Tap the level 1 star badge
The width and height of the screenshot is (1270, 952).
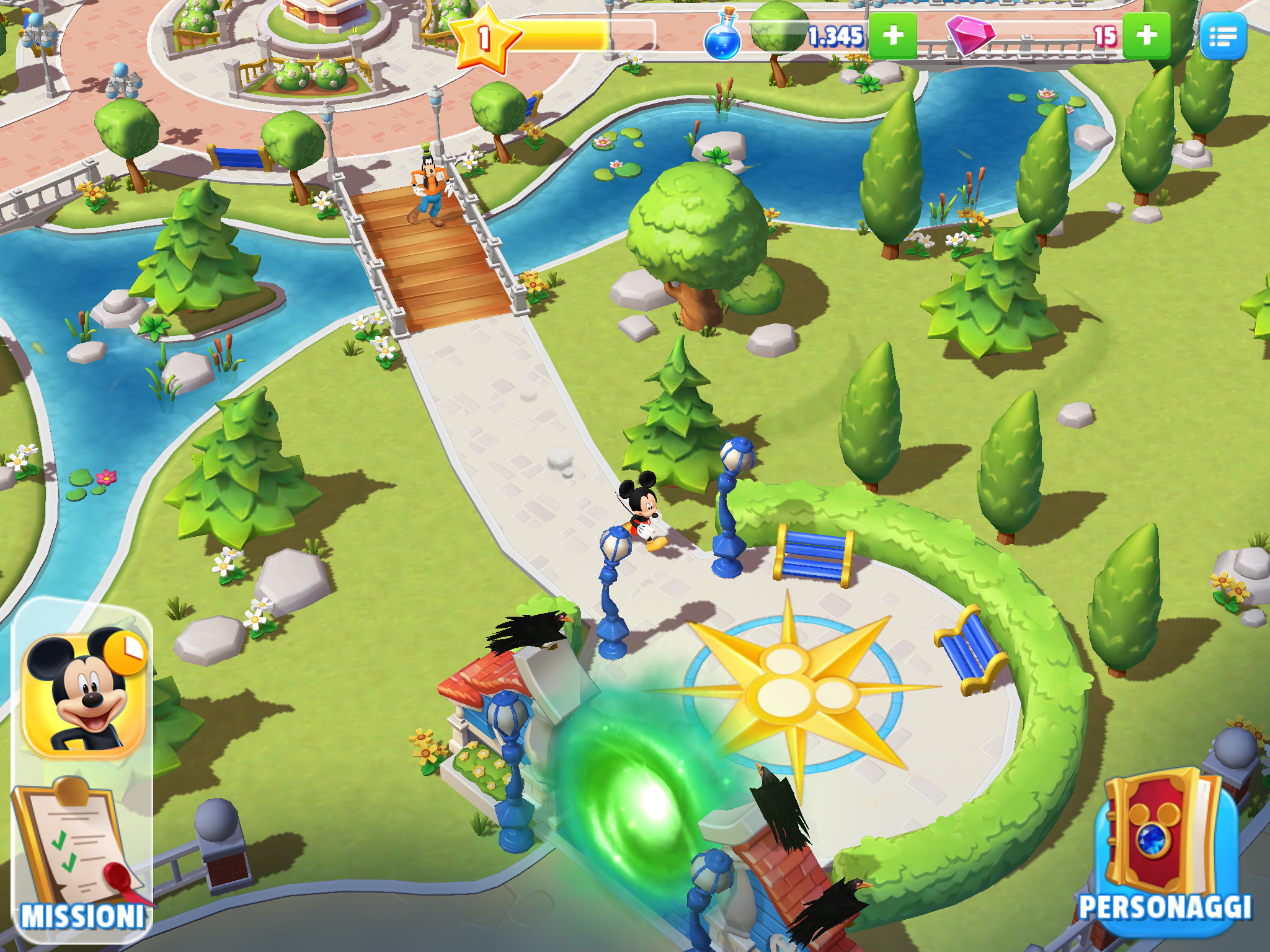485,39
